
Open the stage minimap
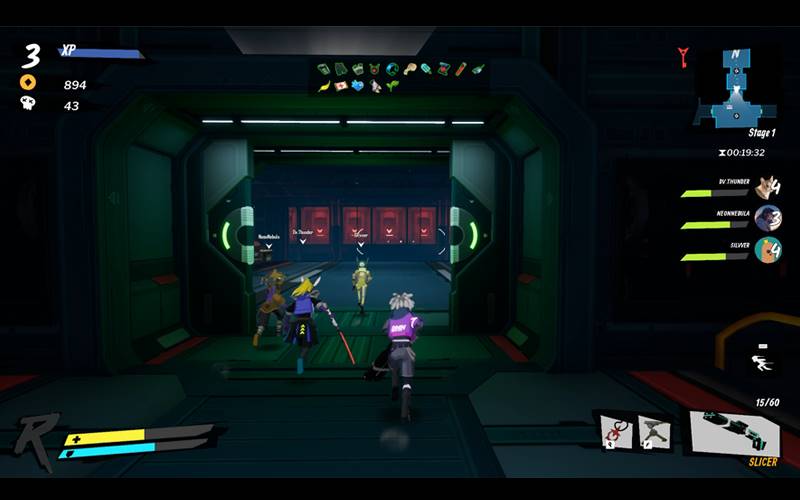pos(736,88)
